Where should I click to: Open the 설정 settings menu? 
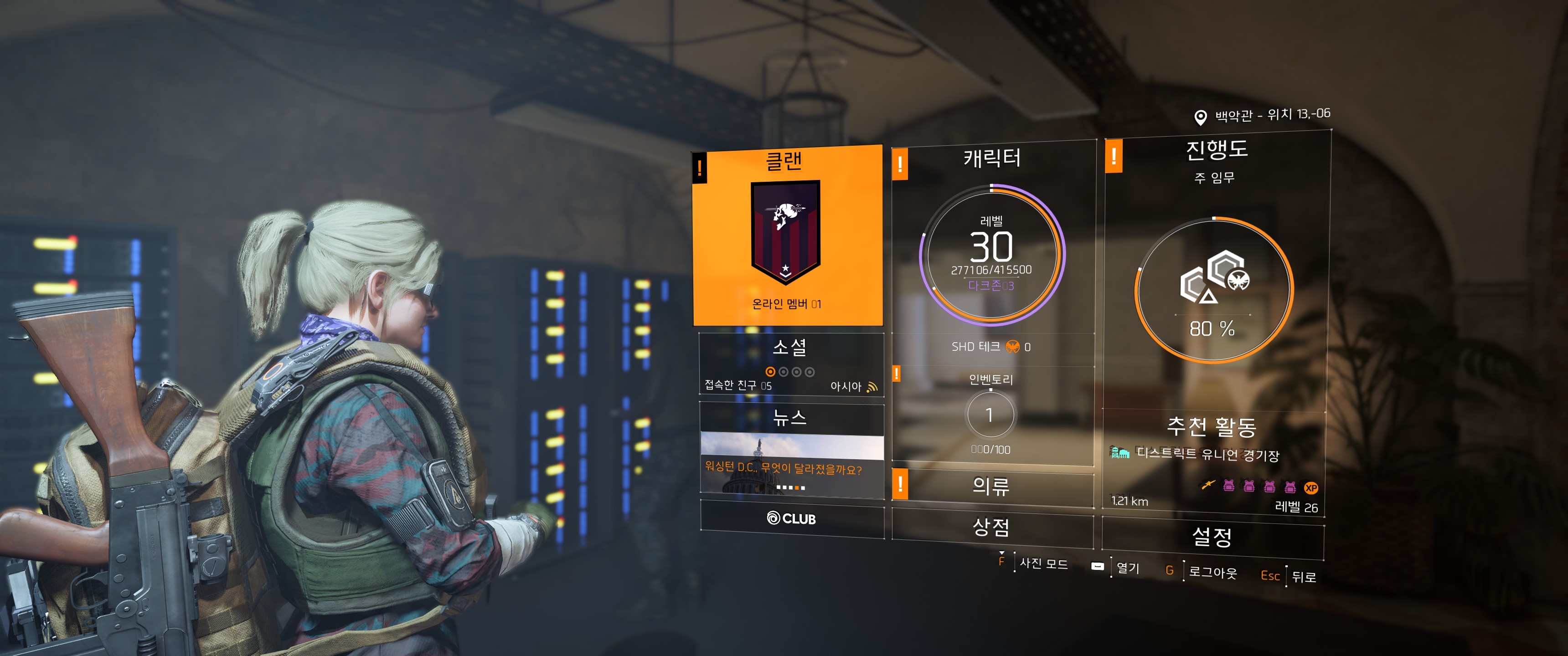(1212, 537)
